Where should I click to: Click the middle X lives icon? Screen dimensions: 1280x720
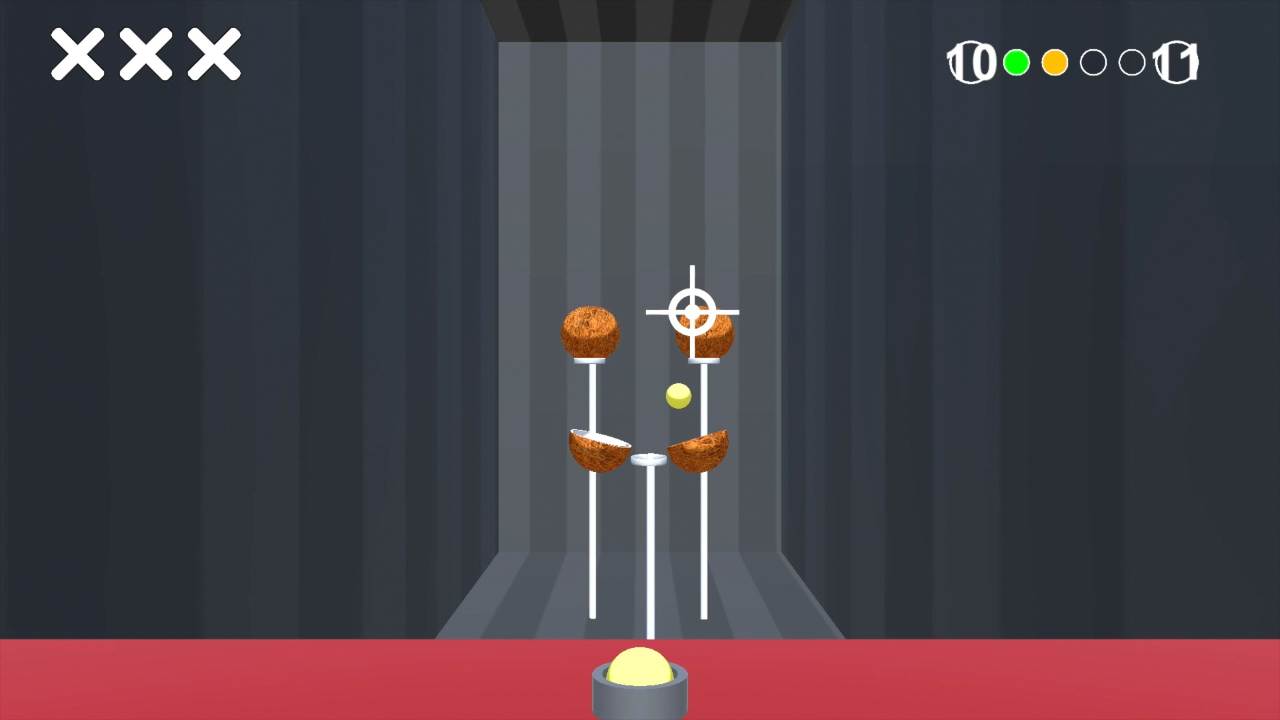[x=145, y=55]
